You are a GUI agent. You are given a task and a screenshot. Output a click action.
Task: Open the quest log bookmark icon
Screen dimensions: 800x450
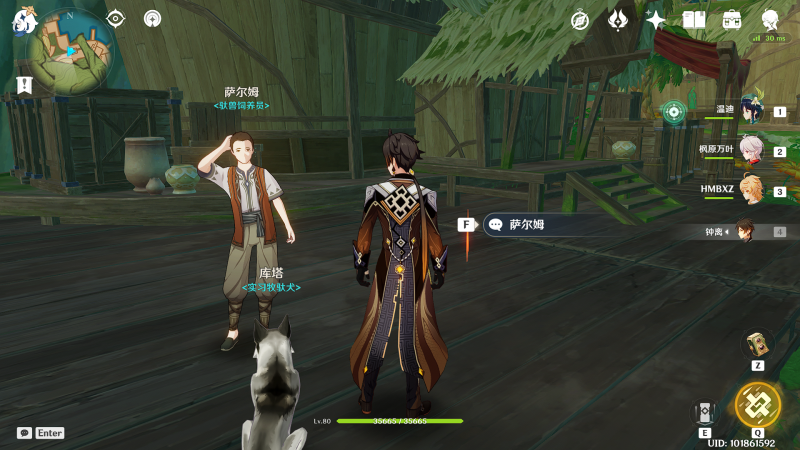tap(23, 85)
